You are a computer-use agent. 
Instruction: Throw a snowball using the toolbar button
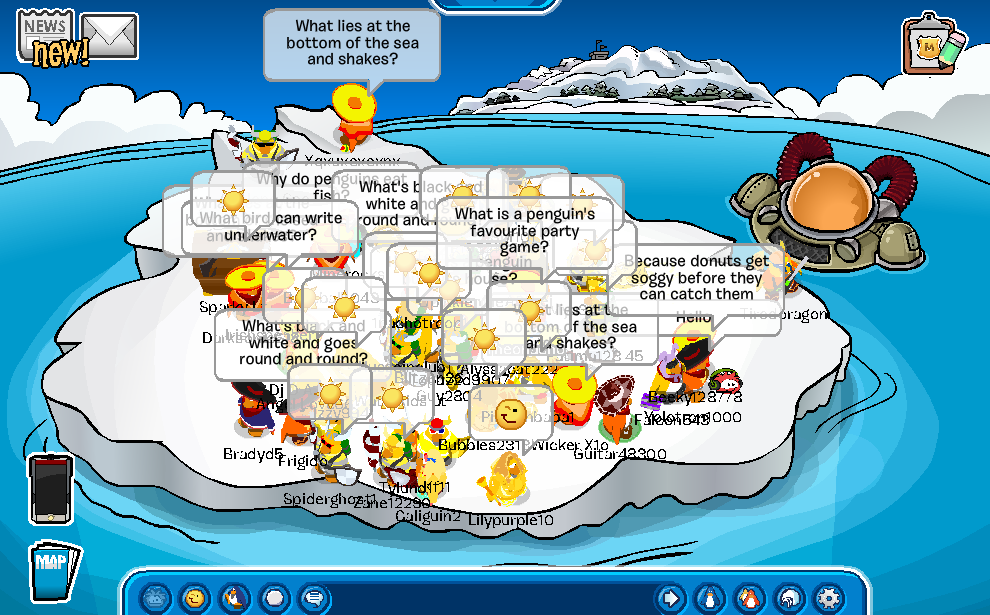click(273, 598)
